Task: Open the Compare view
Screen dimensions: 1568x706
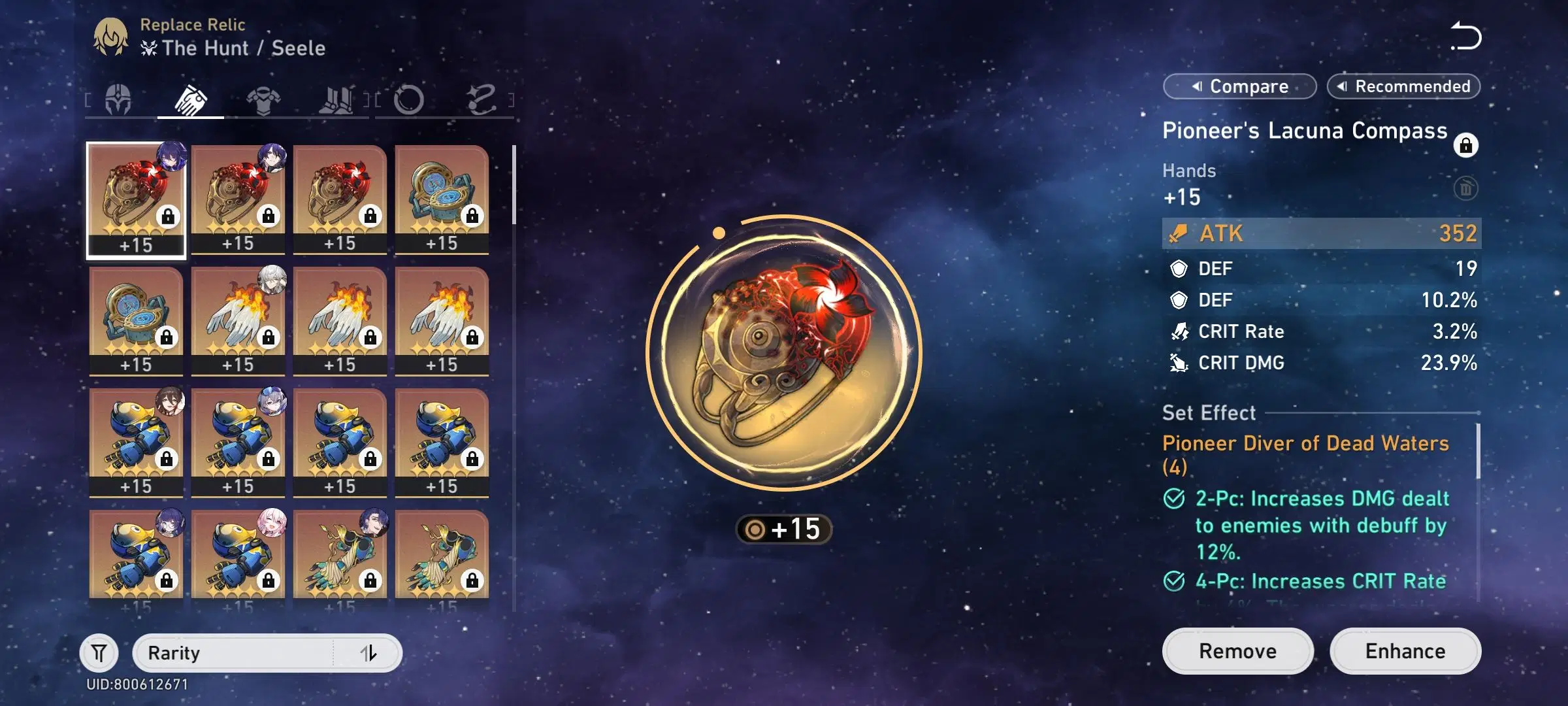Action: [x=1239, y=86]
